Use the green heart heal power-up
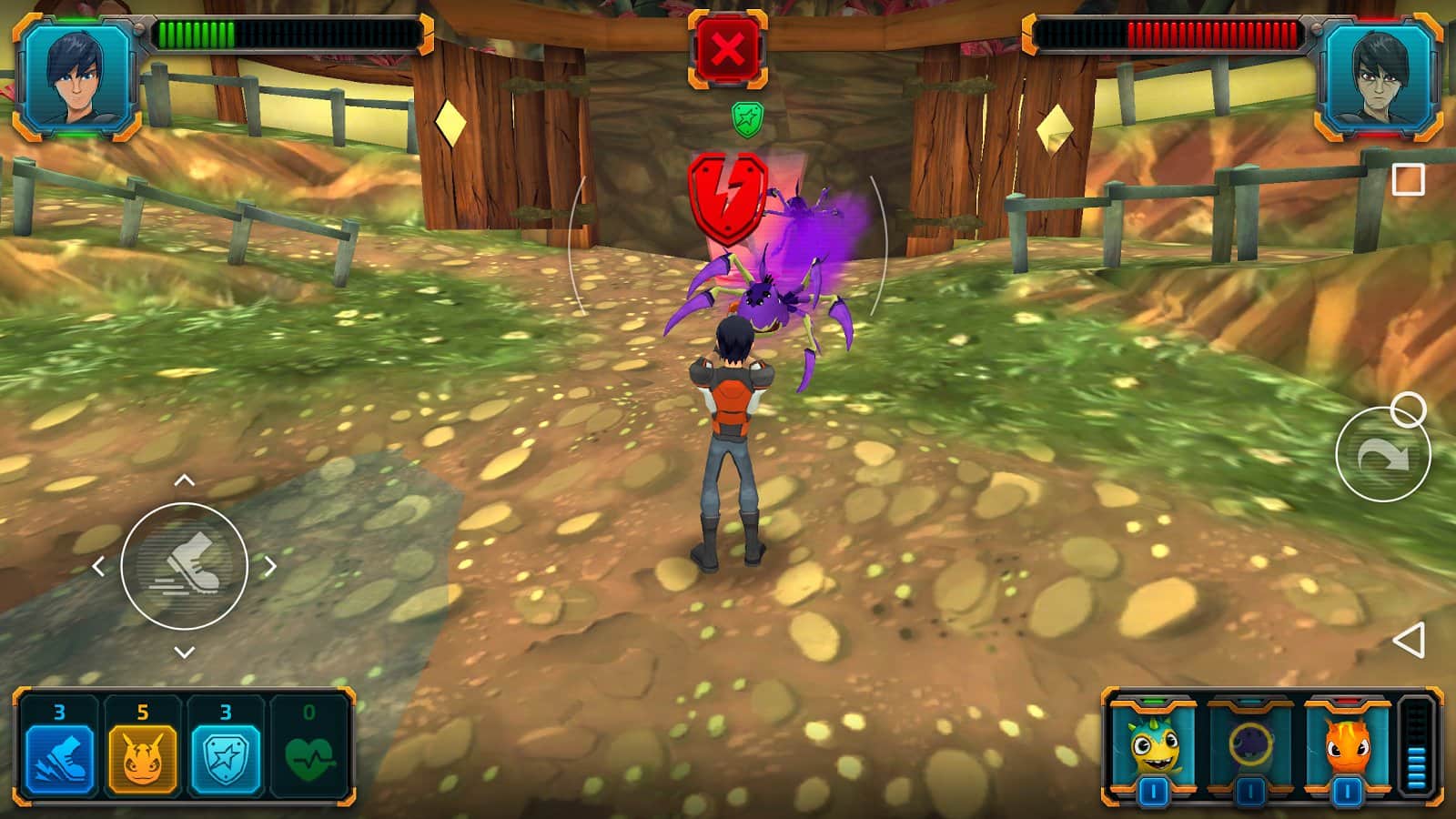The width and height of the screenshot is (1456, 819). click(309, 755)
